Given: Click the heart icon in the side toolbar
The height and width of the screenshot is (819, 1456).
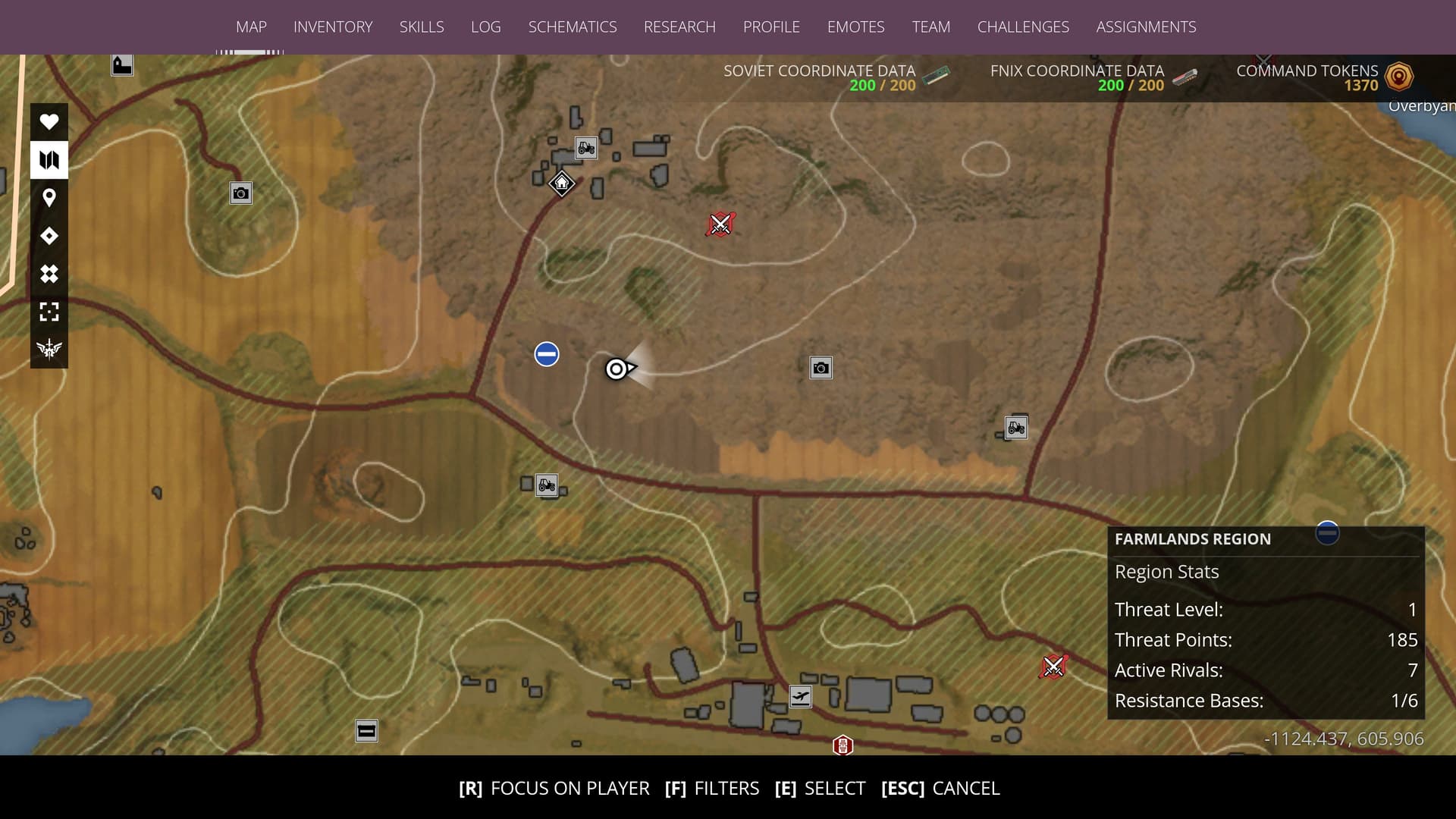Looking at the screenshot, I should pyautogui.click(x=49, y=121).
